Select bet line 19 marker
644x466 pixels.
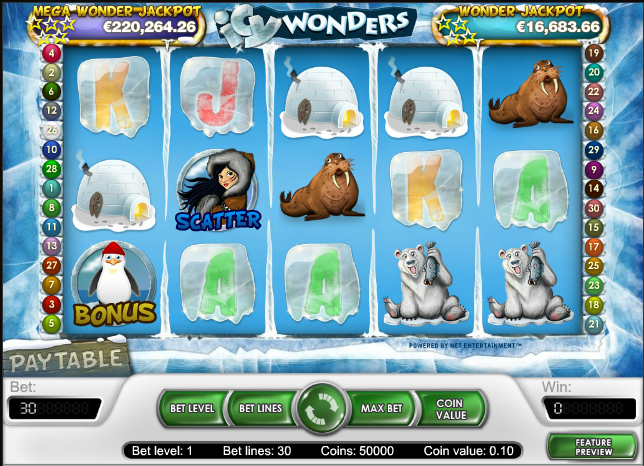point(593,53)
